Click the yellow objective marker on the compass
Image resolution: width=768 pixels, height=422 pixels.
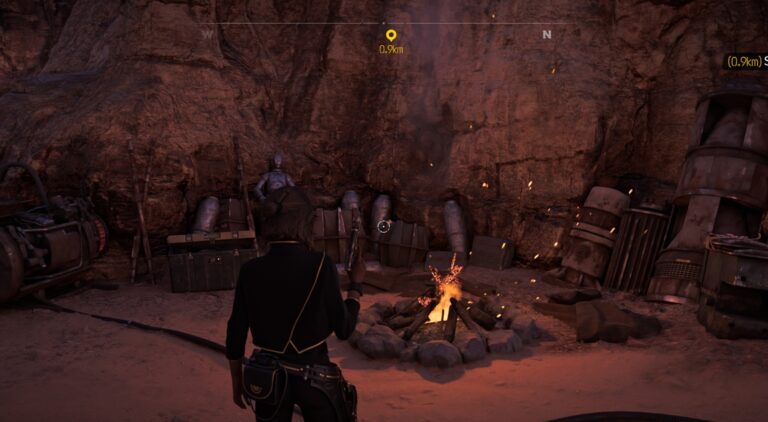pyautogui.click(x=390, y=36)
